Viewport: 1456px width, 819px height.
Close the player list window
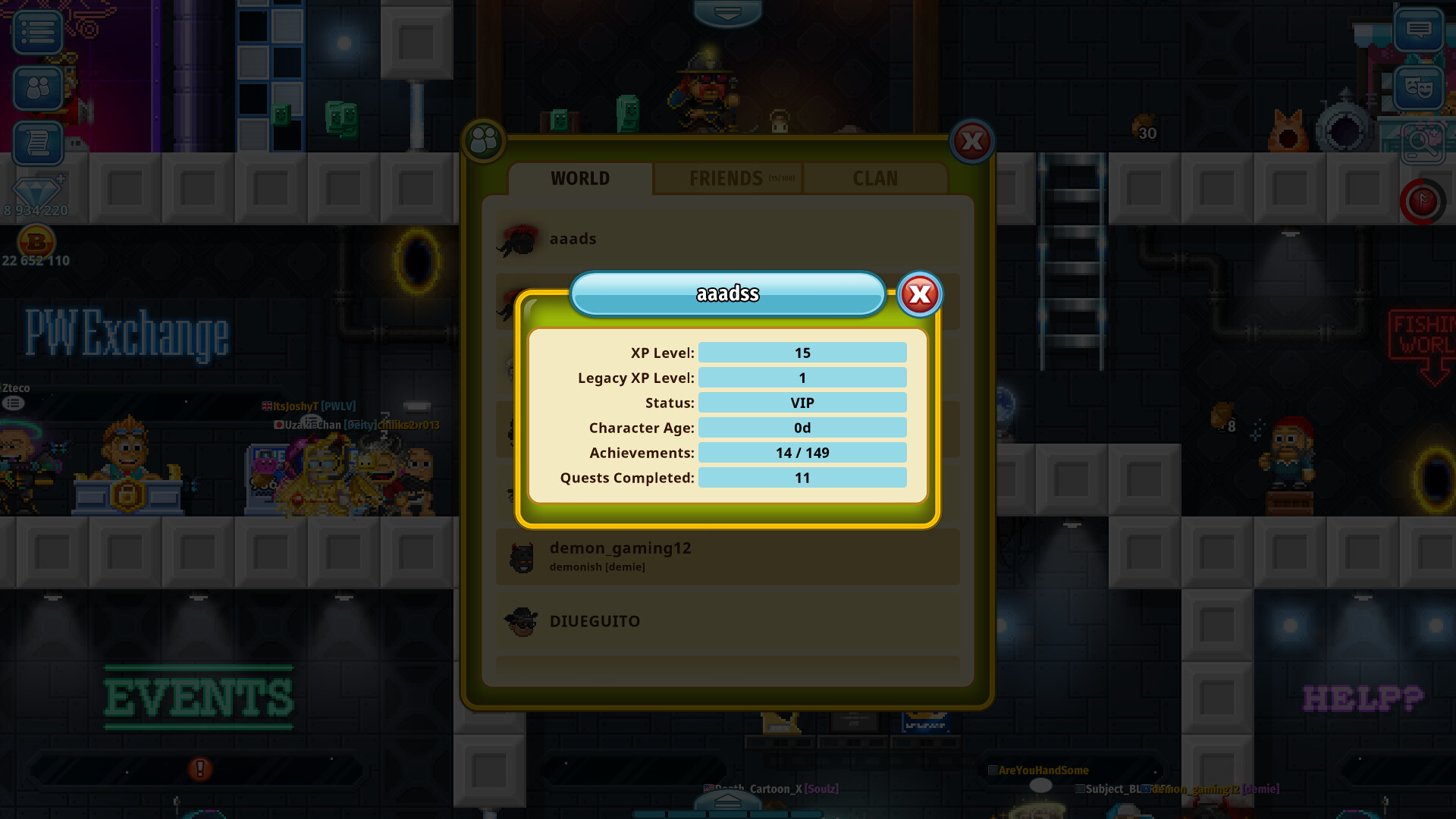972,142
